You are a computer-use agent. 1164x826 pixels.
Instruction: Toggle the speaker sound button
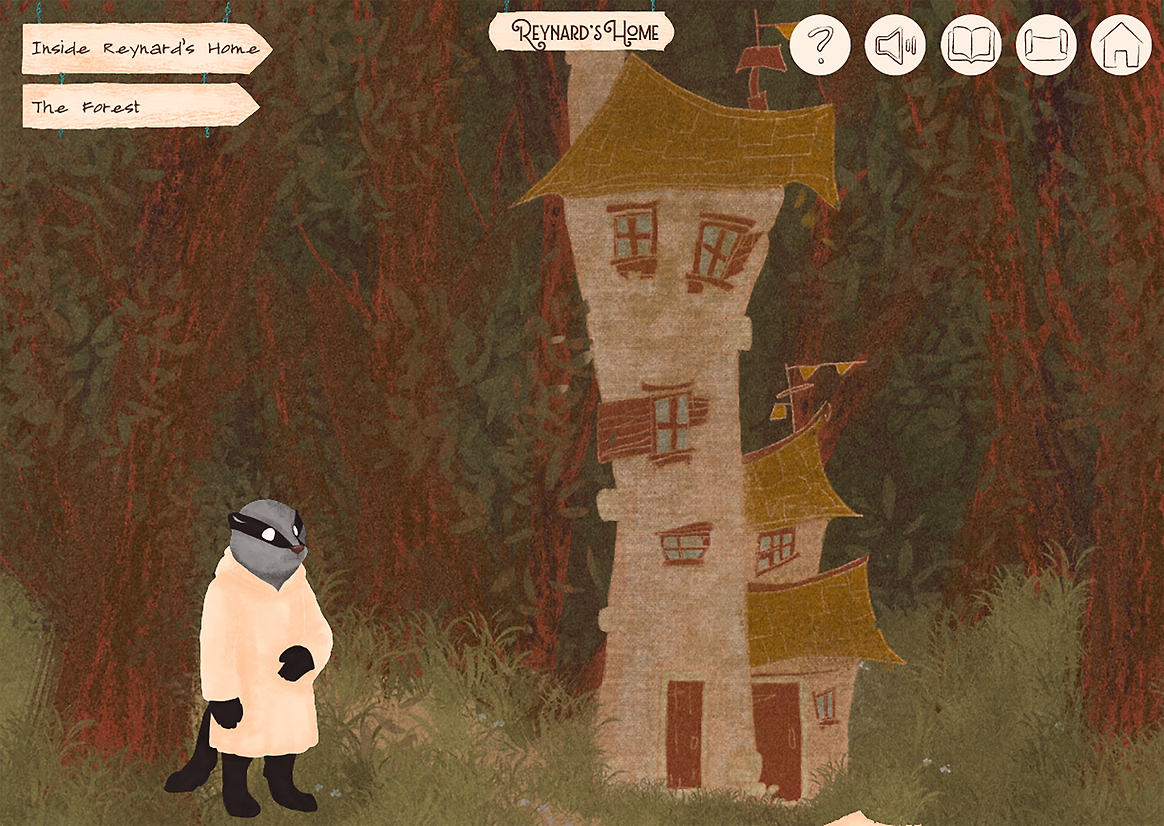pos(895,45)
